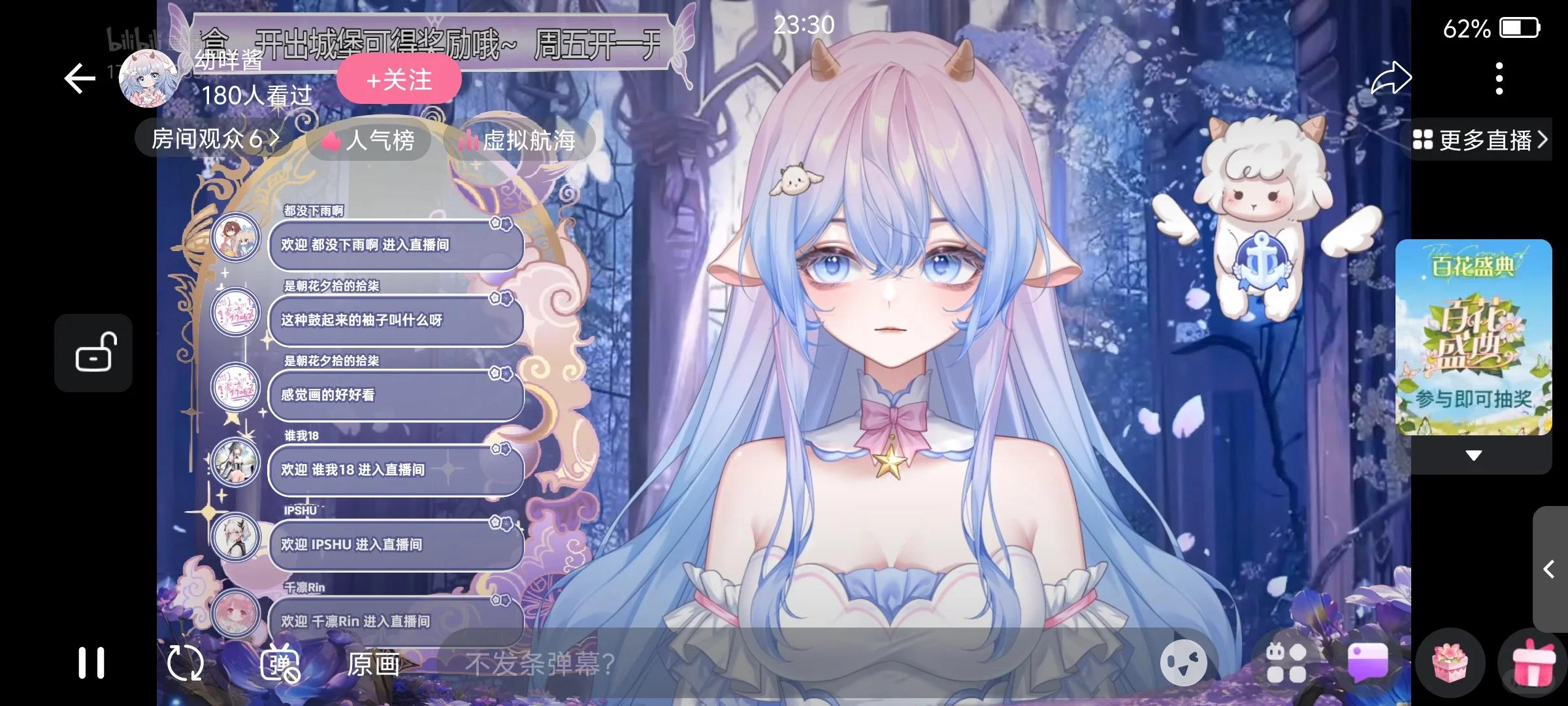Refresh the live stream
Image resolution: width=1568 pixels, height=706 pixels.
click(x=185, y=662)
